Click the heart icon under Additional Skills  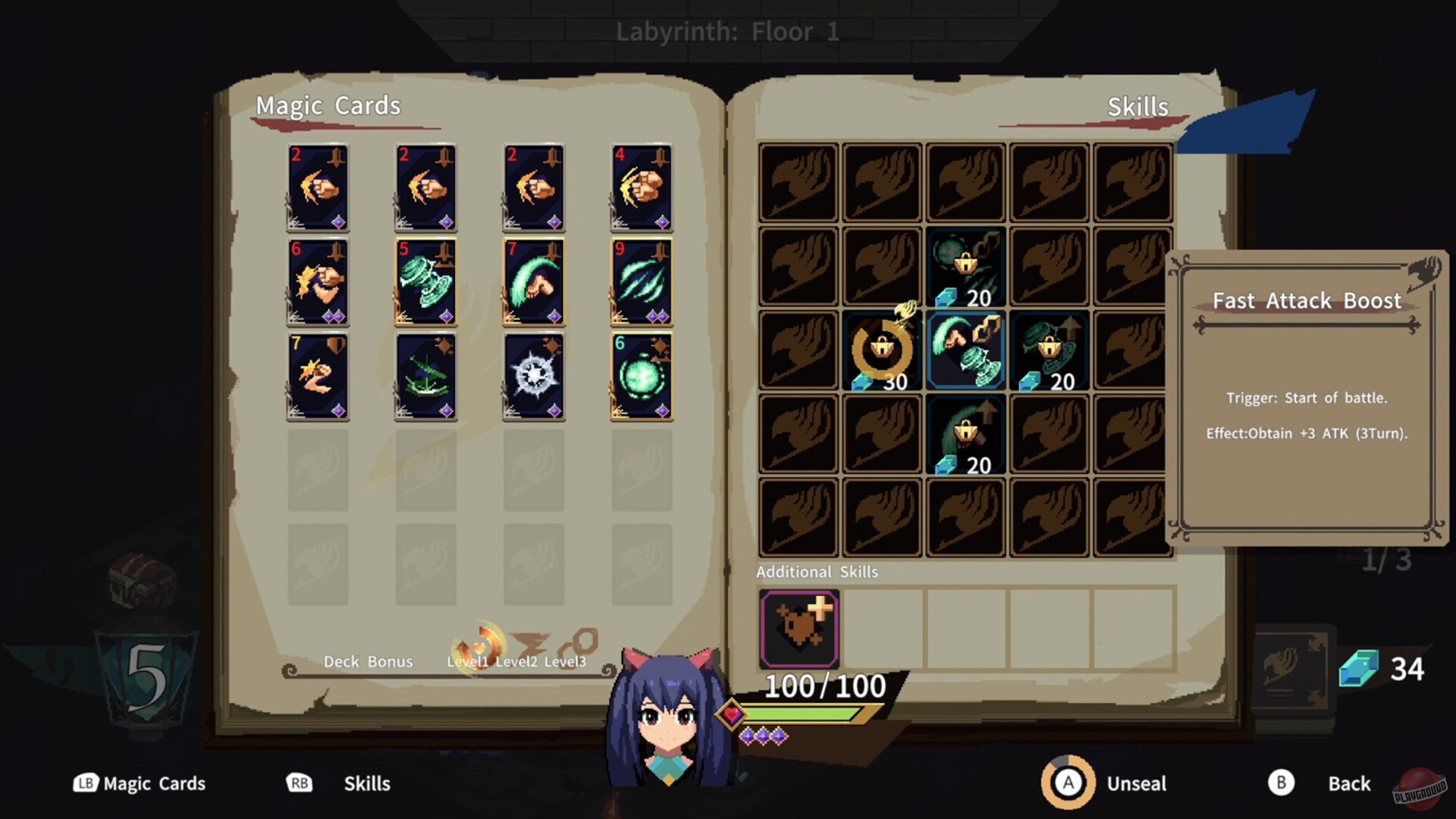tap(798, 628)
